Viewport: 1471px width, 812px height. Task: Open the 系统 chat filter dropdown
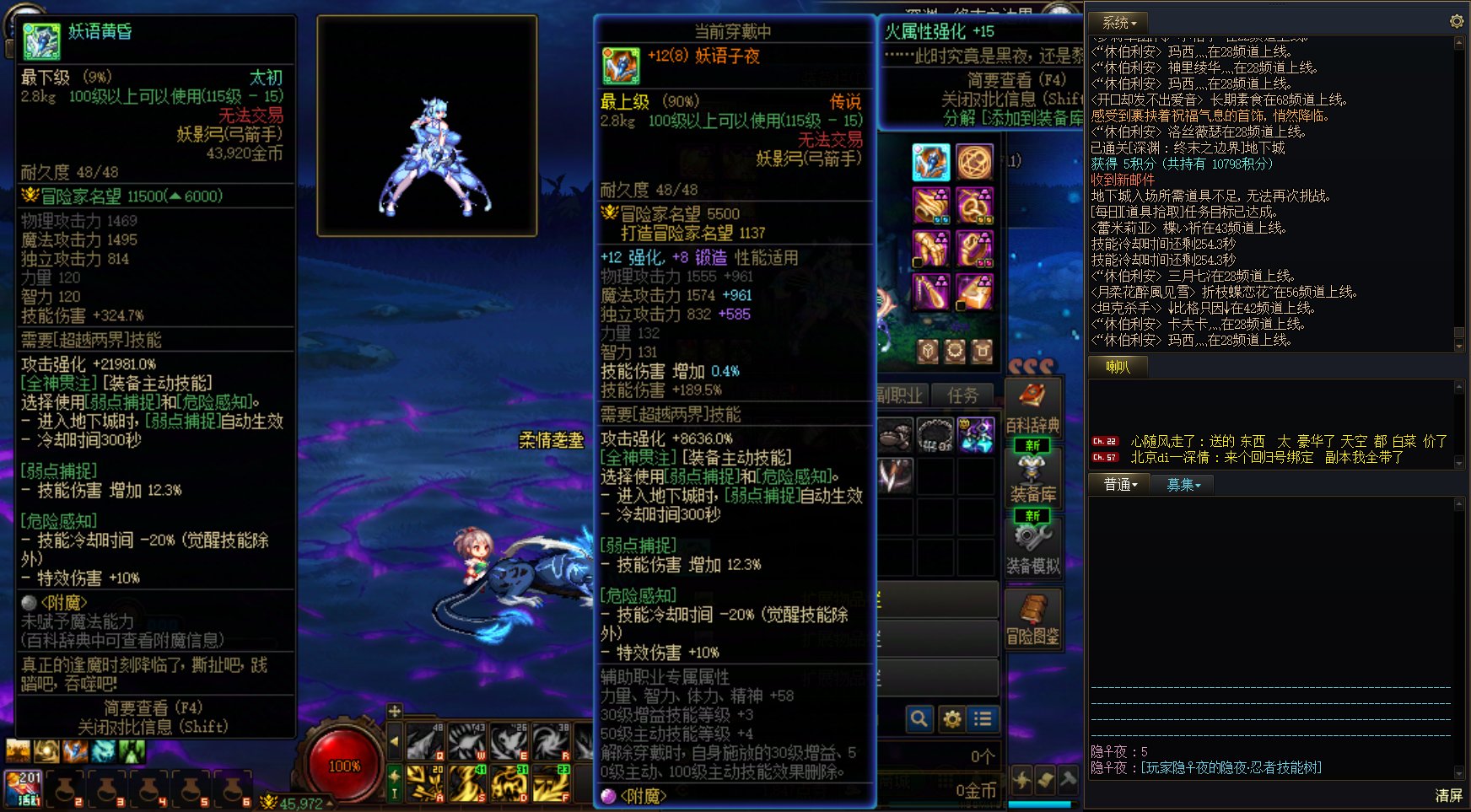[x=1113, y=22]
